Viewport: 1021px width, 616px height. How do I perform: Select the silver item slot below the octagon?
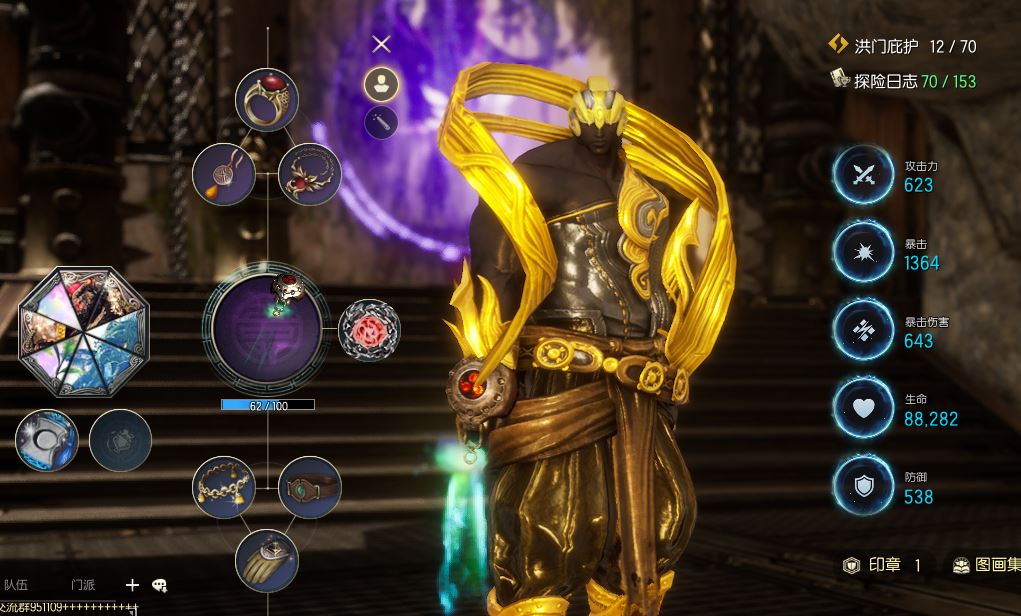coord(47,441)
